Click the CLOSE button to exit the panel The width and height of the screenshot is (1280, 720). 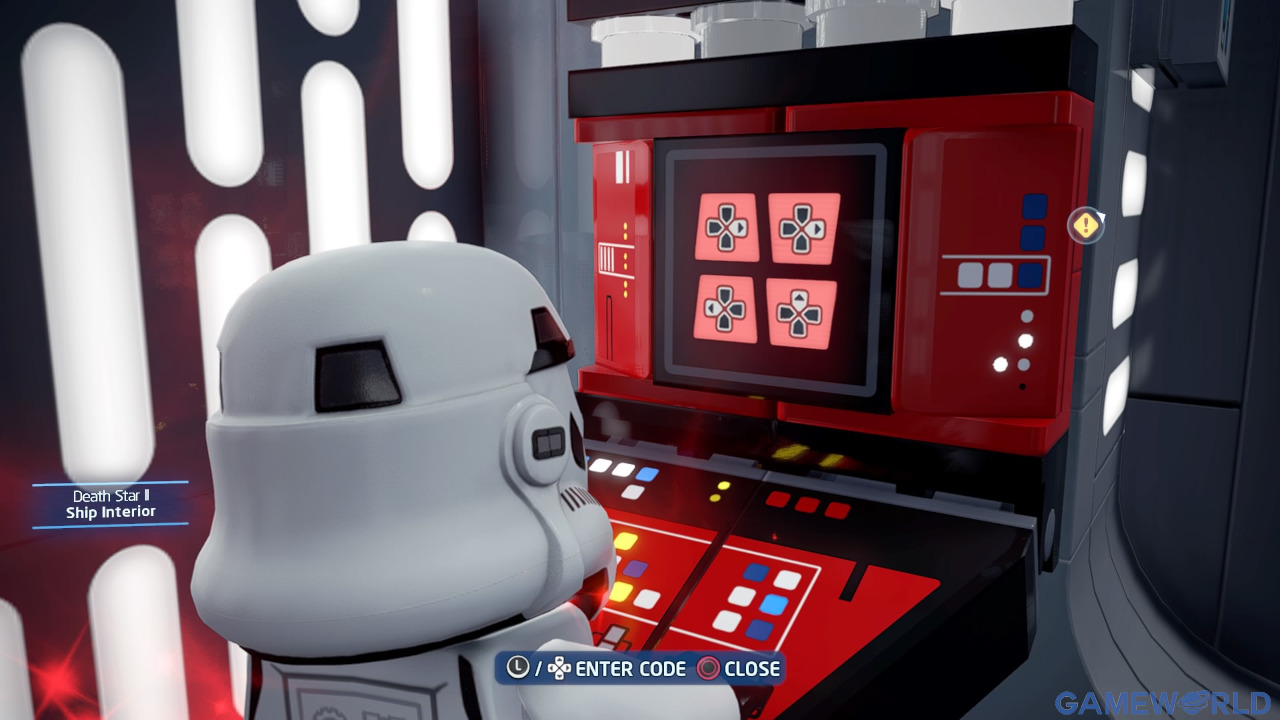[752, 668]
